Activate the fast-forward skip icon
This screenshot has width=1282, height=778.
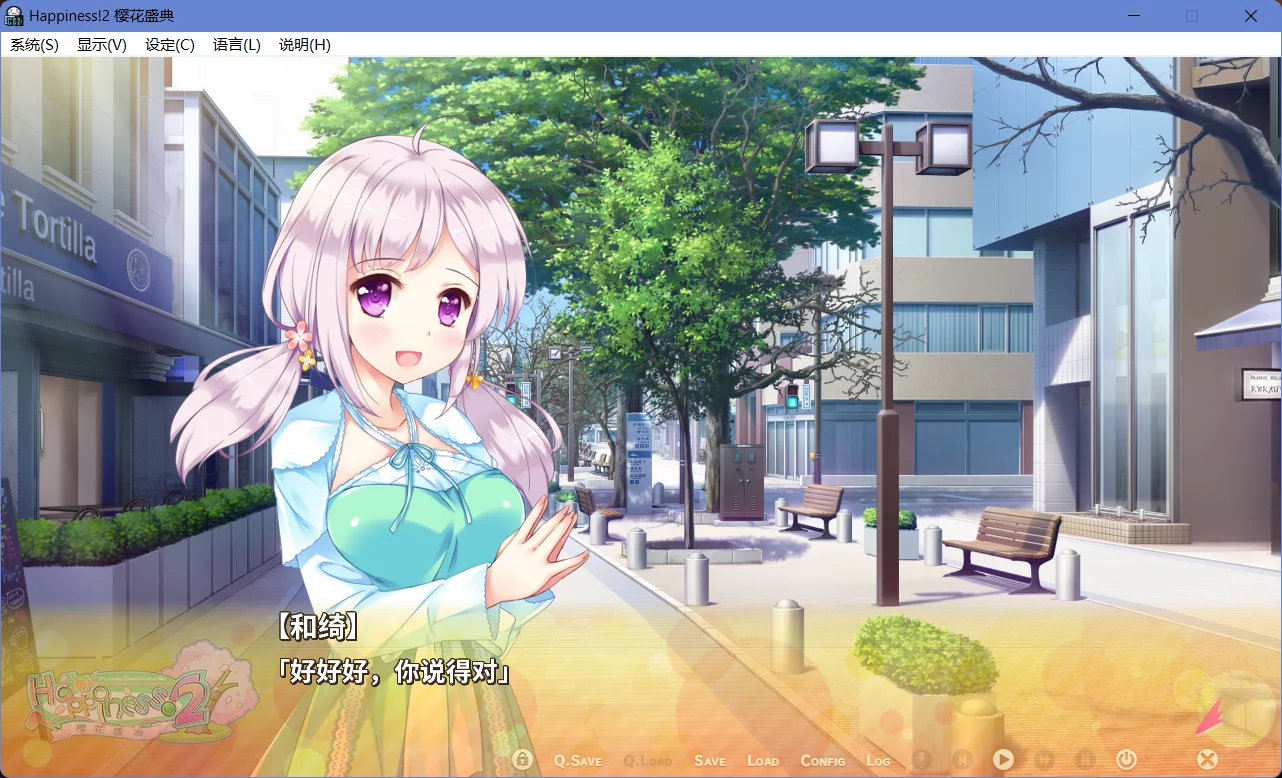(x=1045, y=759)
